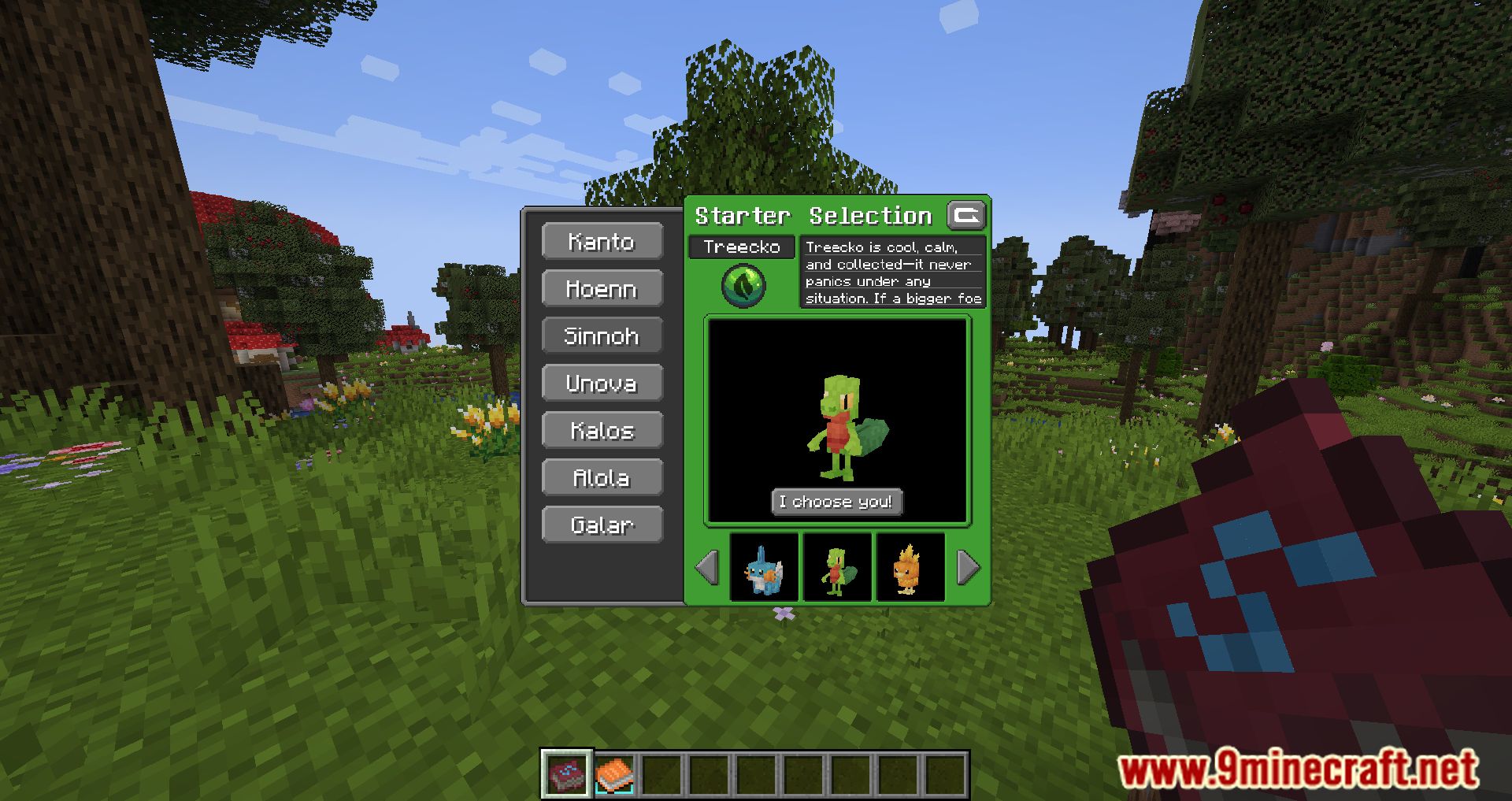Image resolution: width=1512 pixels, height=801 pixels.
Task: Switch to the Hoenn region
Action: point(602,288)
